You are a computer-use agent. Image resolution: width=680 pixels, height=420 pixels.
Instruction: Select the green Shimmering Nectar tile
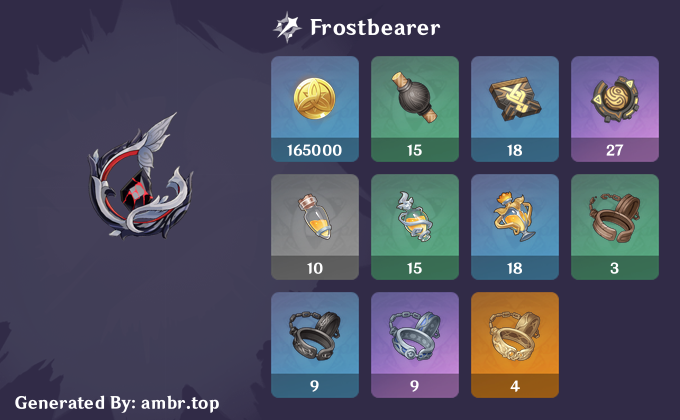[414, 225]
